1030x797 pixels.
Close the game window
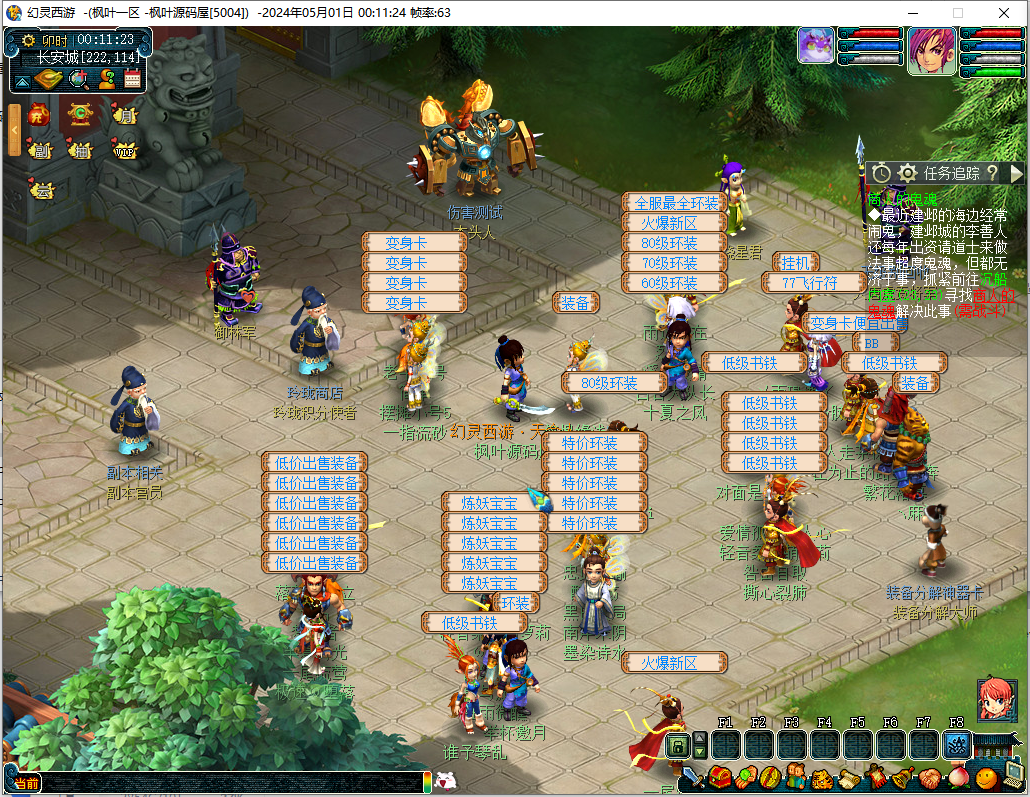tap(1006, 13)
